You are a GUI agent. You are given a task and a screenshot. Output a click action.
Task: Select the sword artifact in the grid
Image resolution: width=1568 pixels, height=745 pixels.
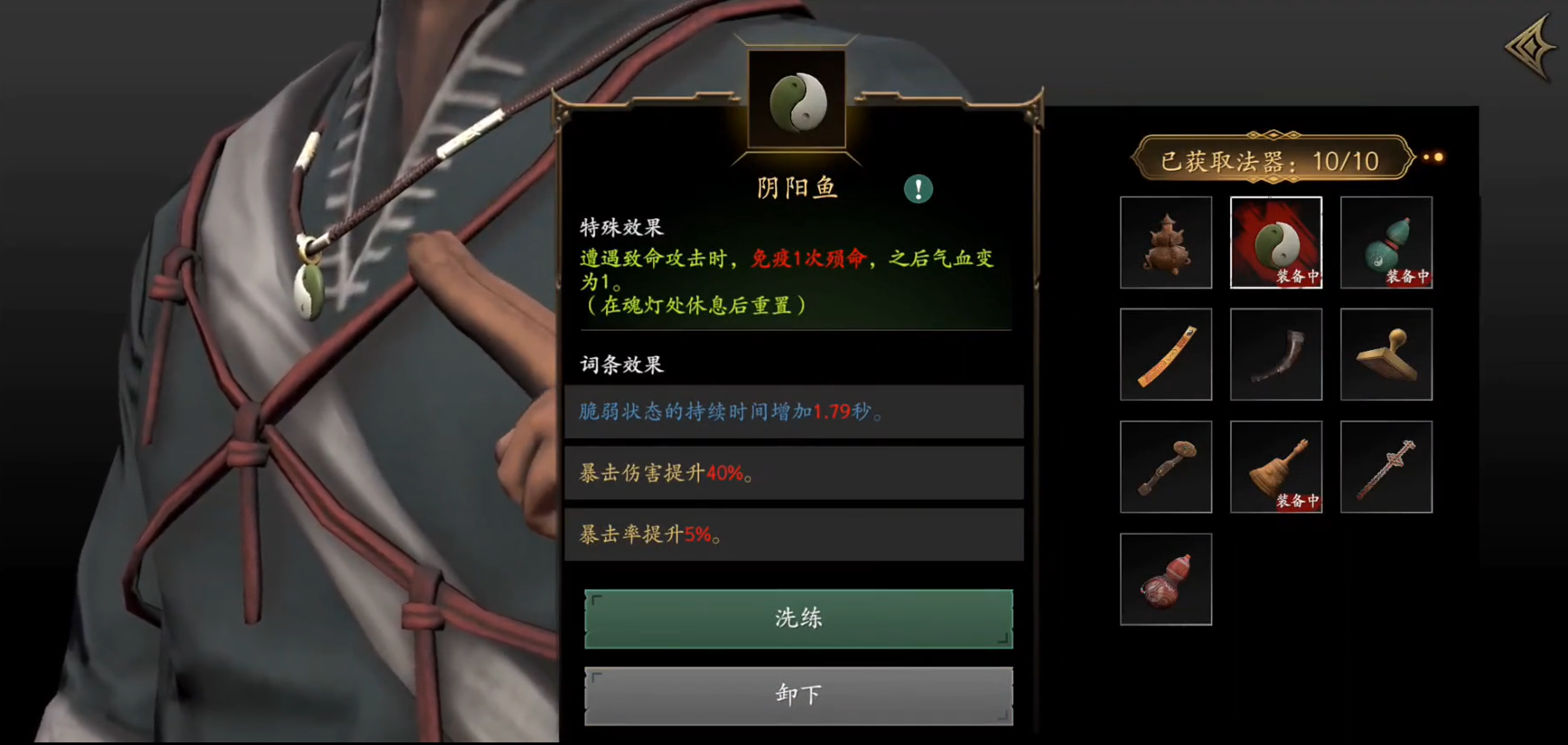1386,465
